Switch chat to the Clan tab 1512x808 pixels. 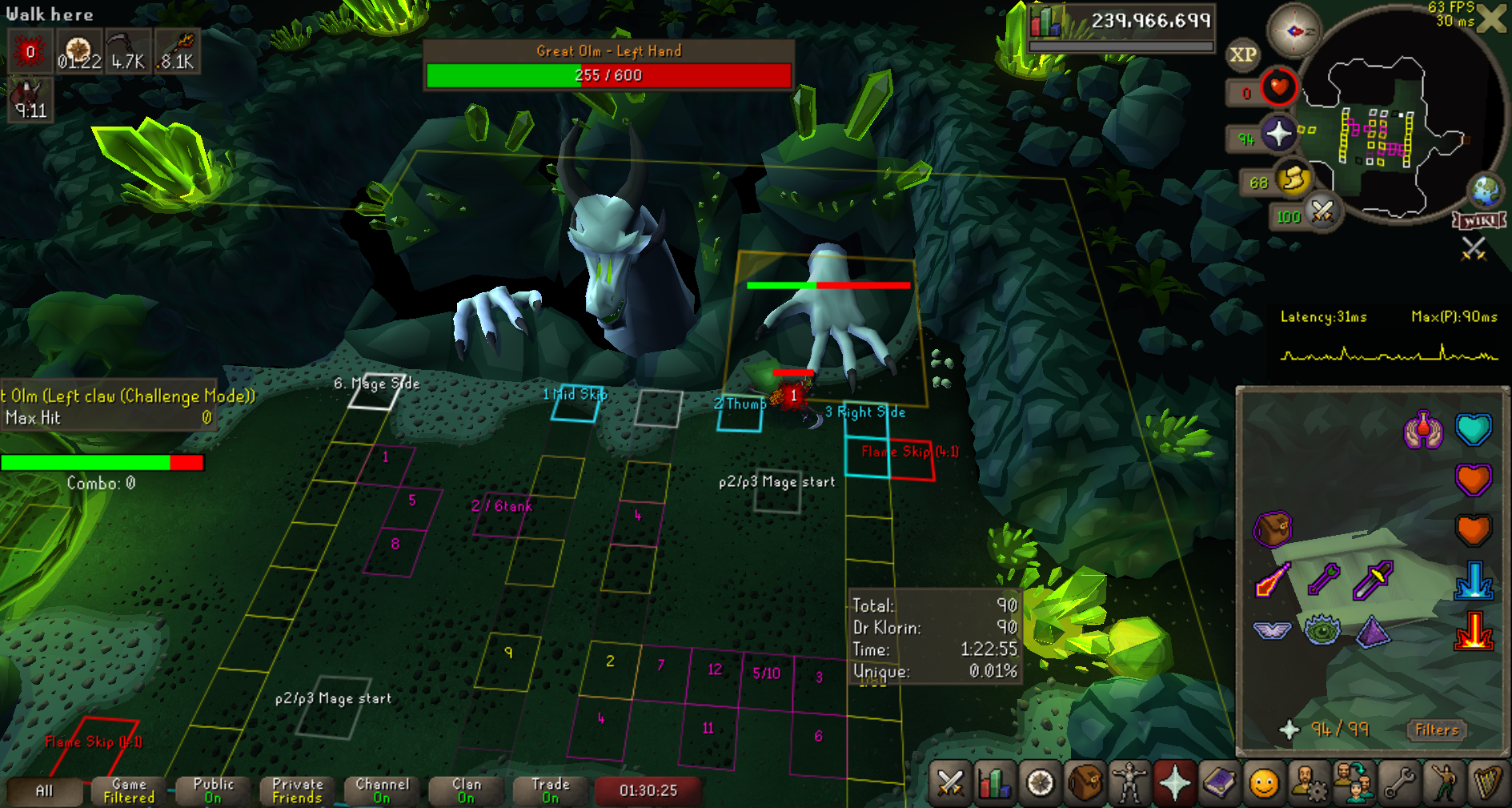click(466, 790)
